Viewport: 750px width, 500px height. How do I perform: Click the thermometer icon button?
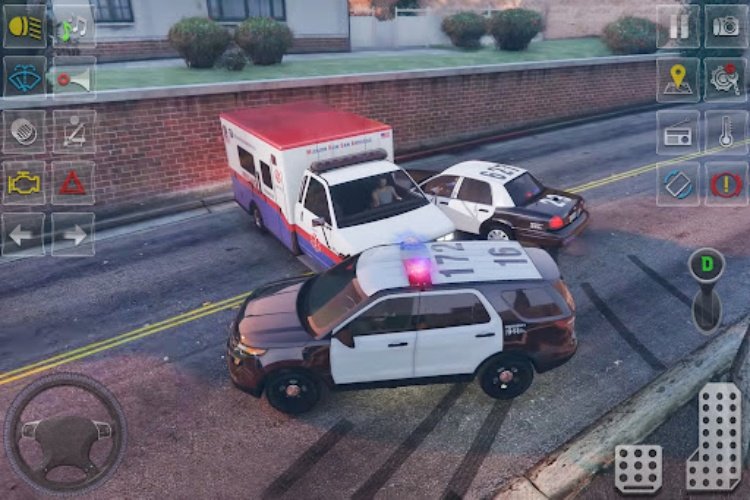coord(726,131)
